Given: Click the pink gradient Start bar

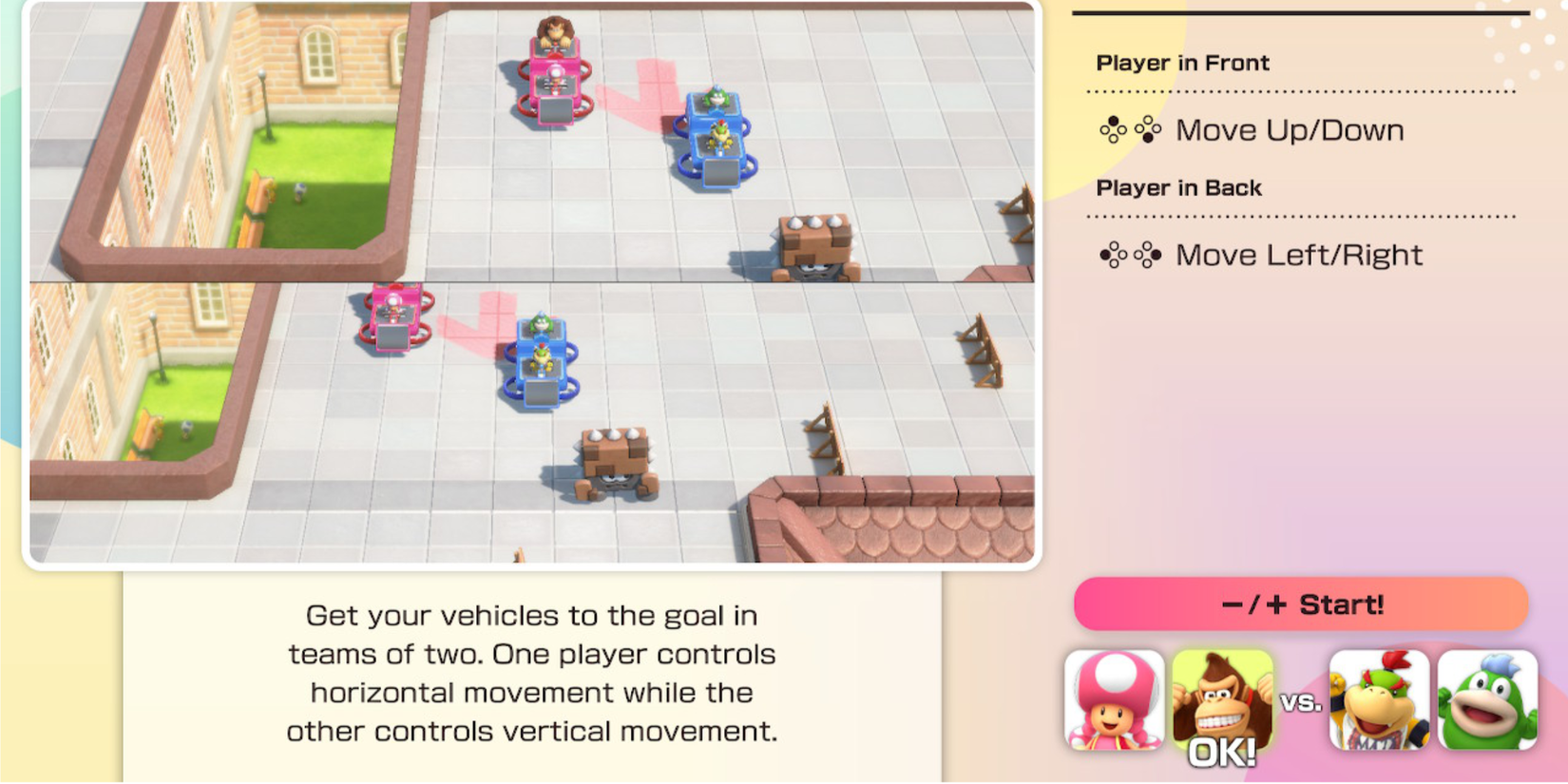Looking at the screenshot, I should pyautogui.click(x=1304, y=604).
